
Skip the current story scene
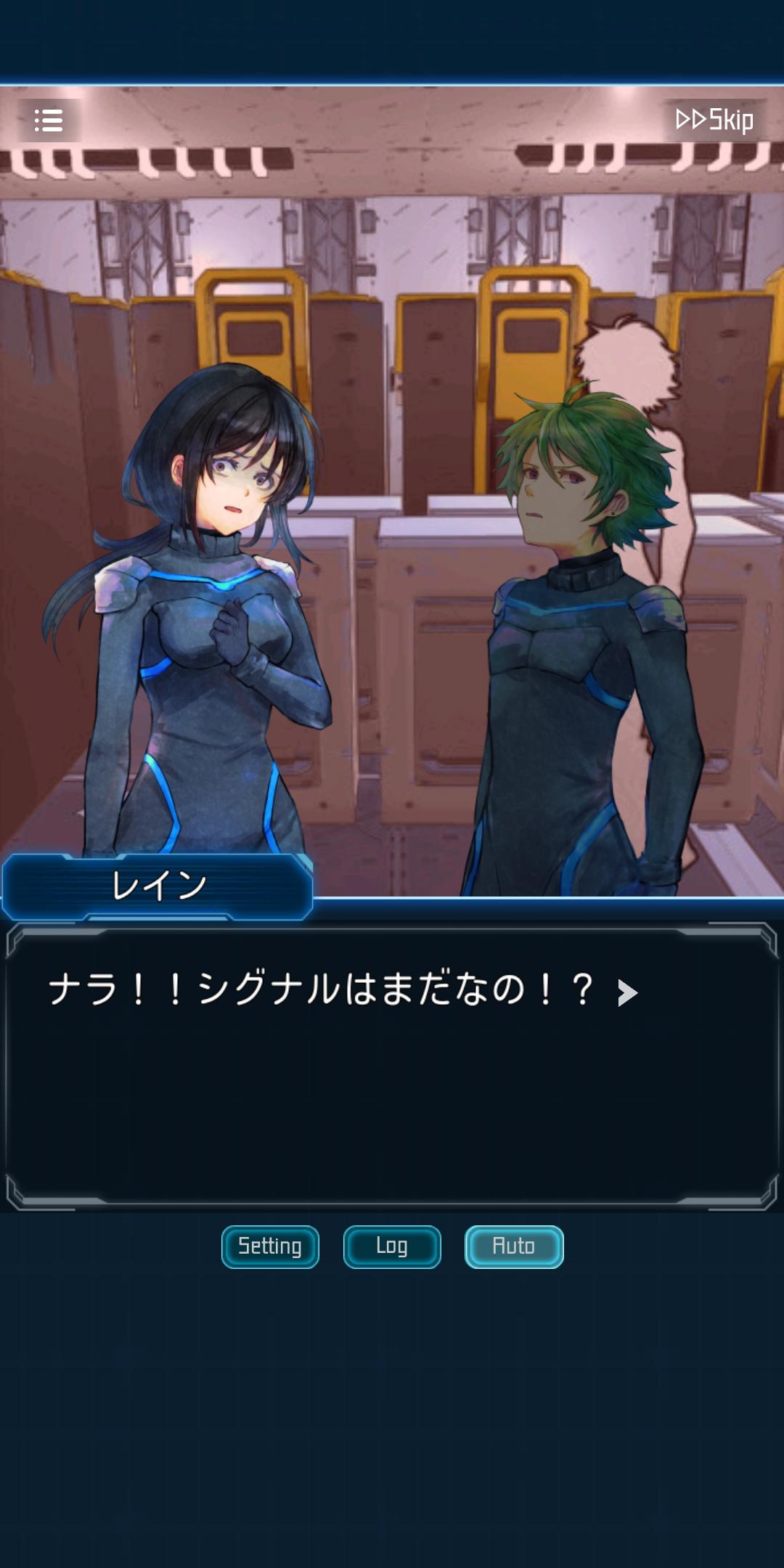714,120
